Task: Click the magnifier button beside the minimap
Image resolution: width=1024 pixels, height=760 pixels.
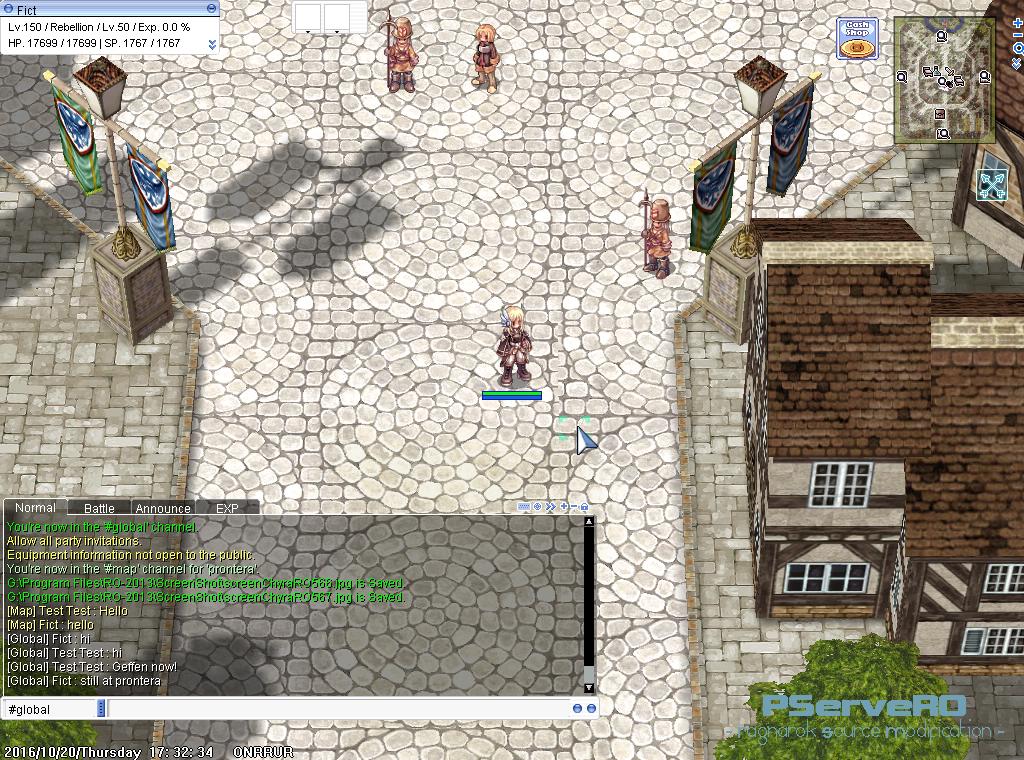Action: pyautogui.click(x=1018, y=48)
